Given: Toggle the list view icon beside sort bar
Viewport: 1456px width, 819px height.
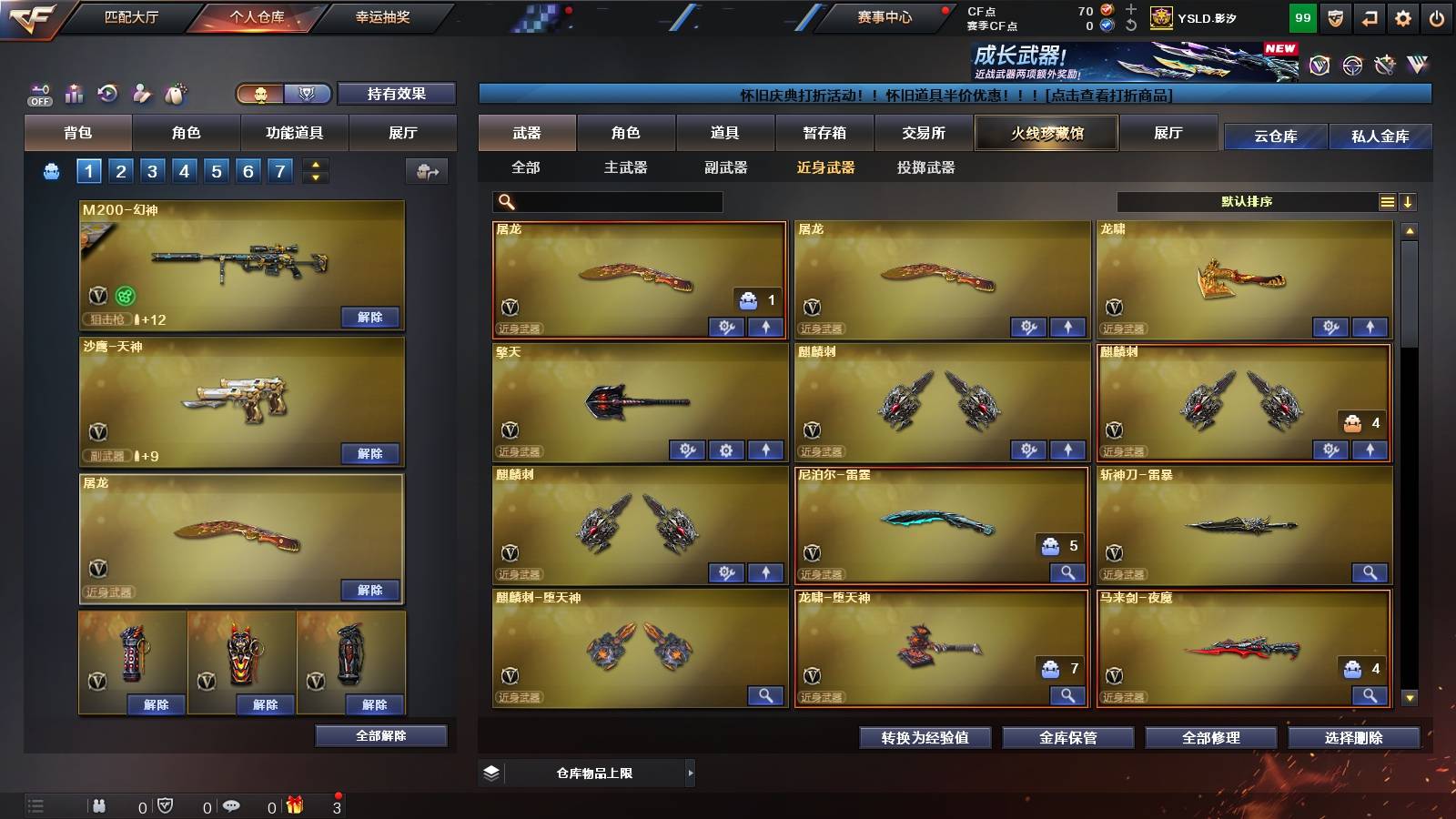Looking at the screenshot, I should (1385, 201).
